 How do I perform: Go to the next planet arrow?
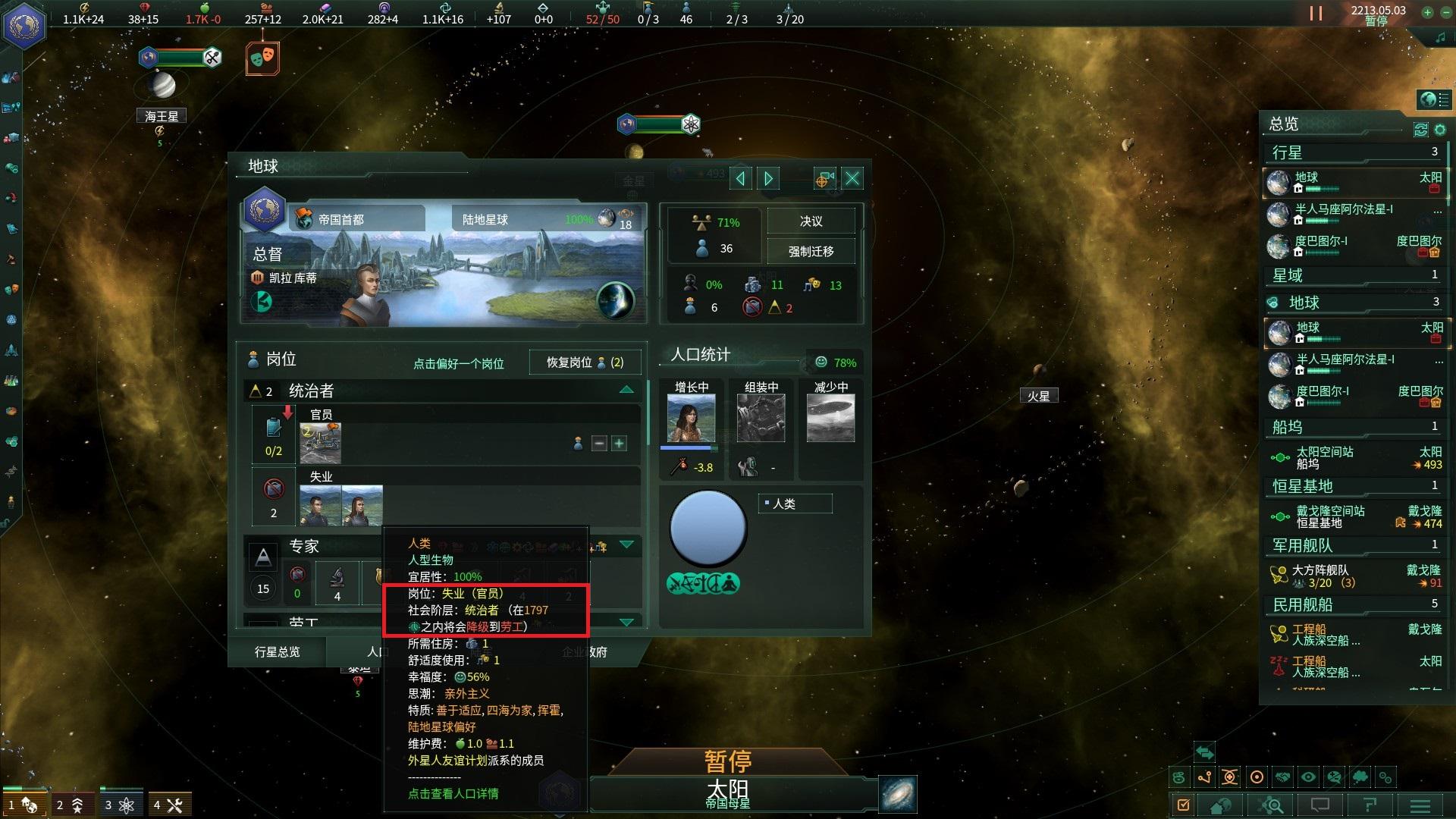768,178
